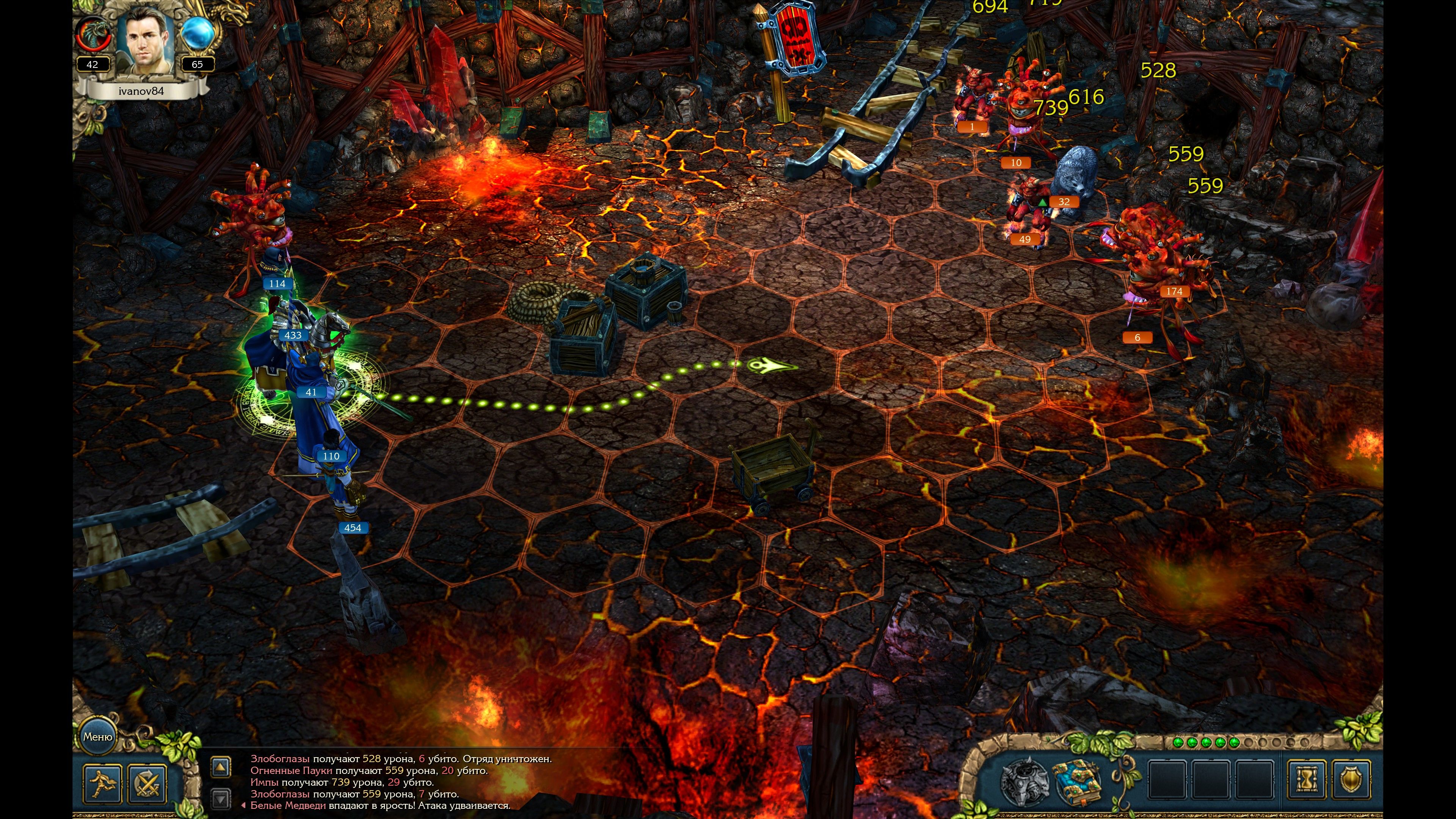The height and width of the screenshot is (819, 1456).
Task: Click the blue mana orb icon
Action: coord(198,34)
